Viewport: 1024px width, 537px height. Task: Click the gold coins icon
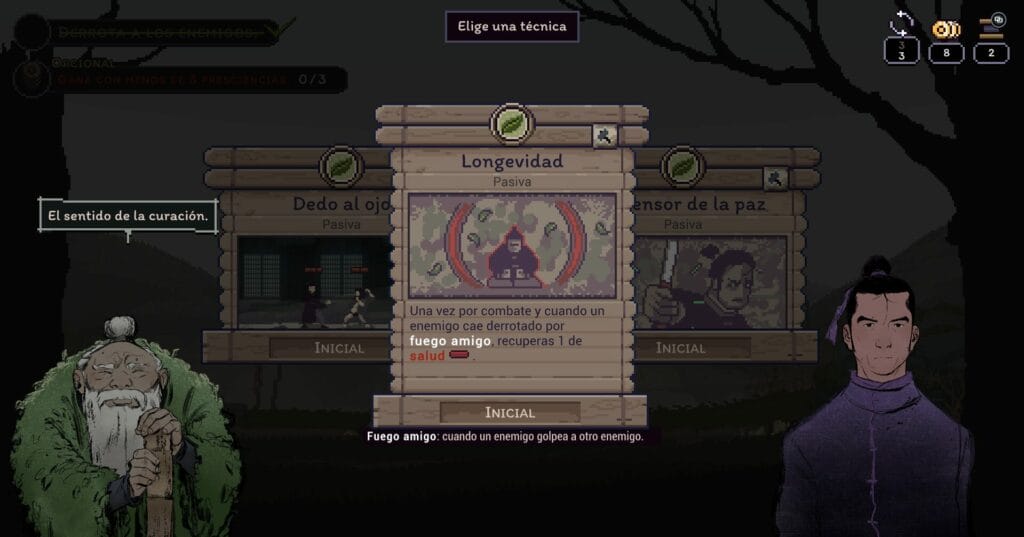click(x=946, y=28)
